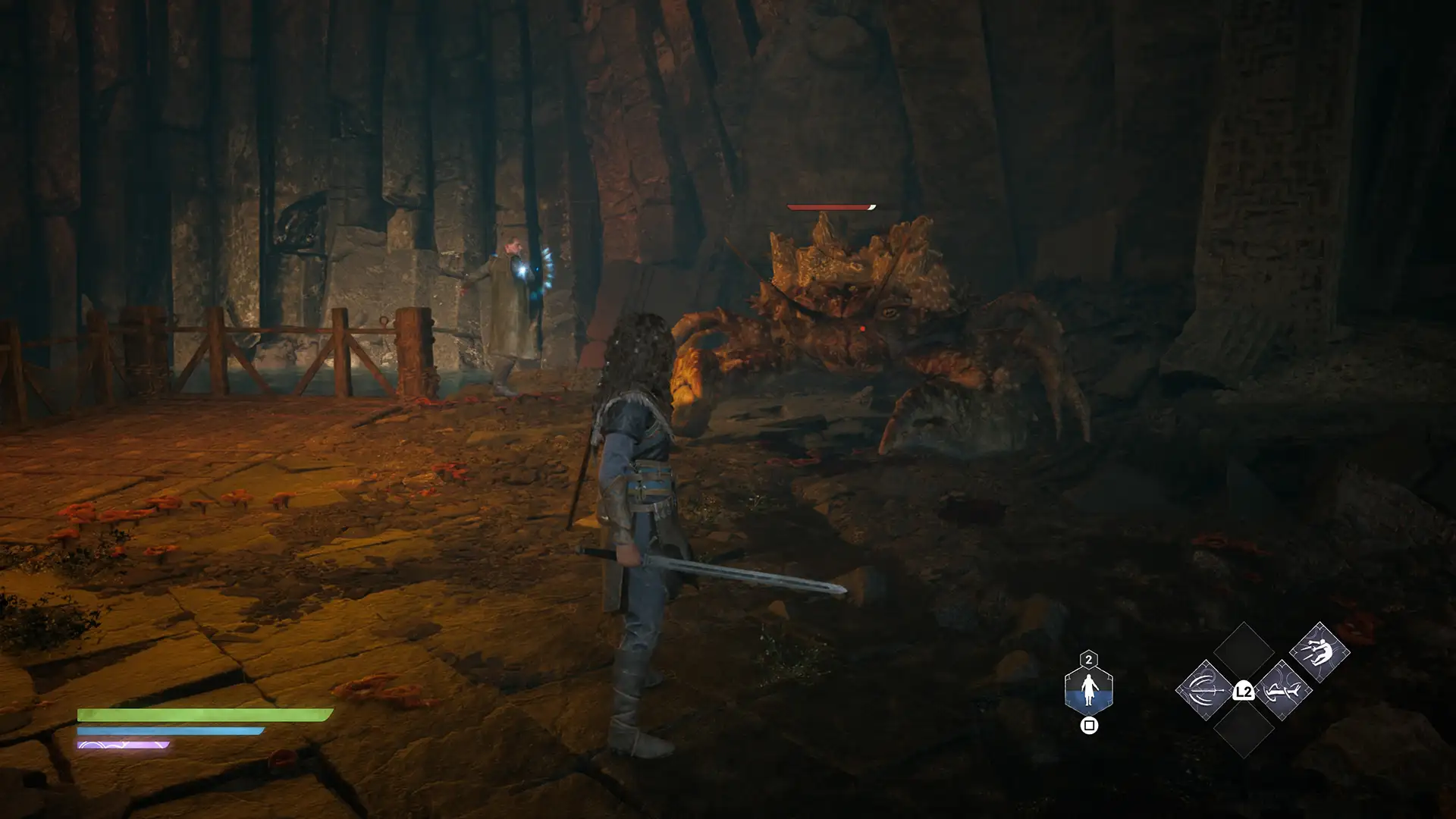1456x819 pixels.
Task: Activate the hexagonal companion figure ability
Action: tap(1088, 689)
